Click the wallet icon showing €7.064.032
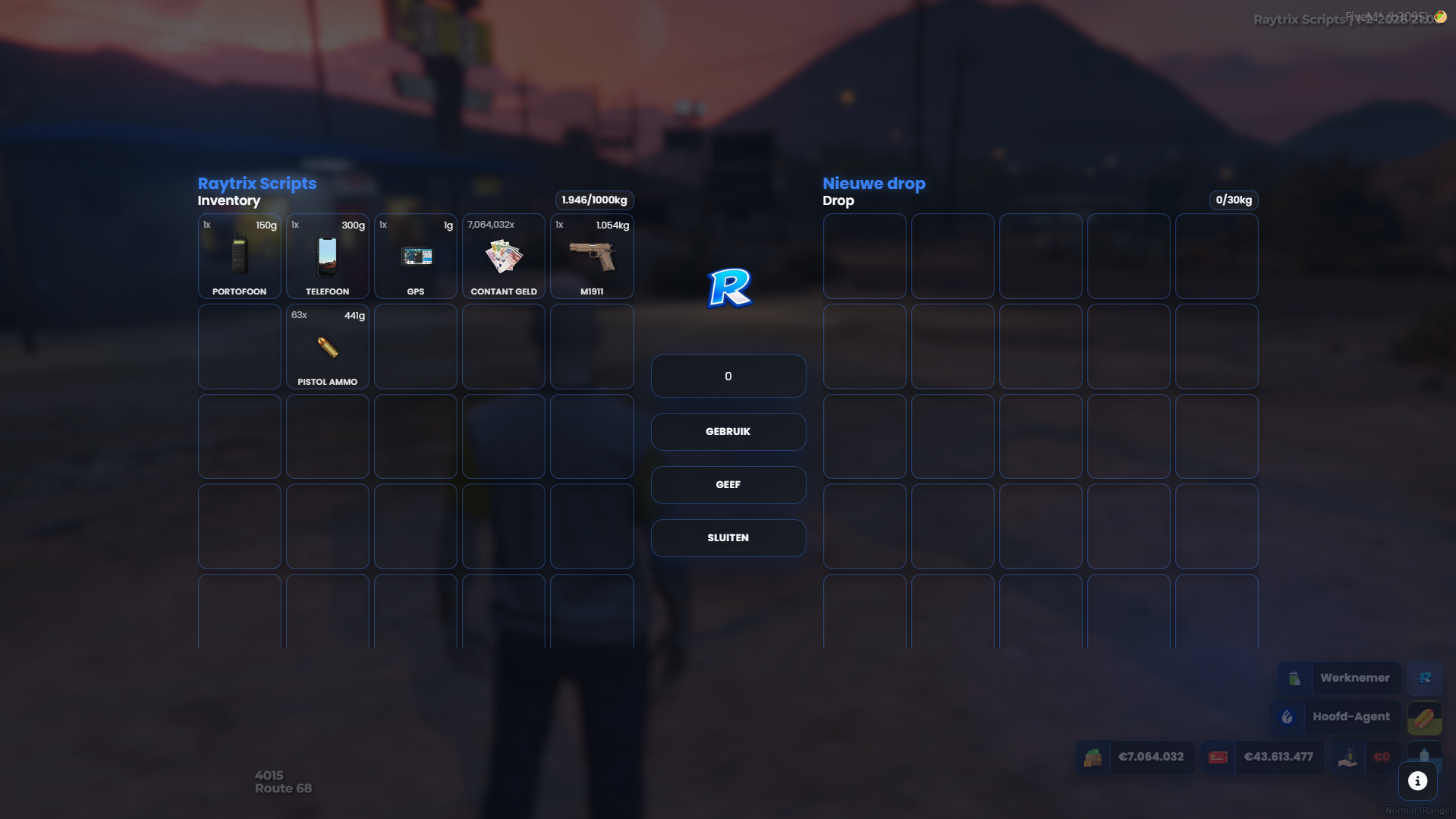Screen dimensions: 1456x819 click(x=1093, y=757)
